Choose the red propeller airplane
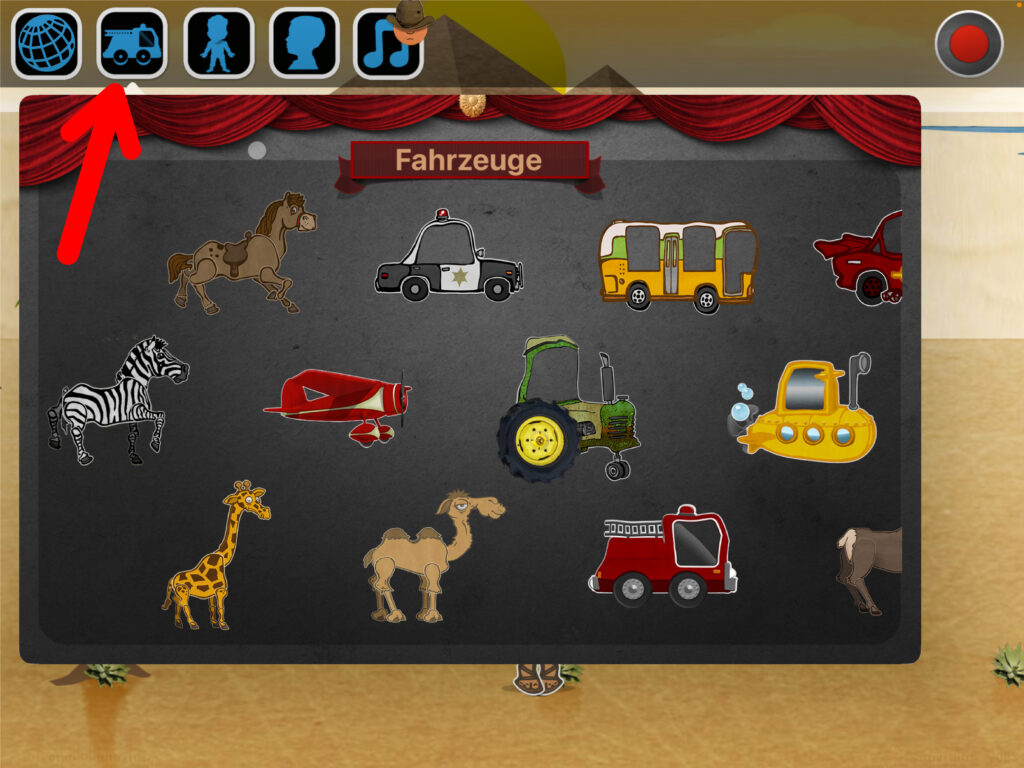This screenshot has height=768, width=1024. (340, 402)
